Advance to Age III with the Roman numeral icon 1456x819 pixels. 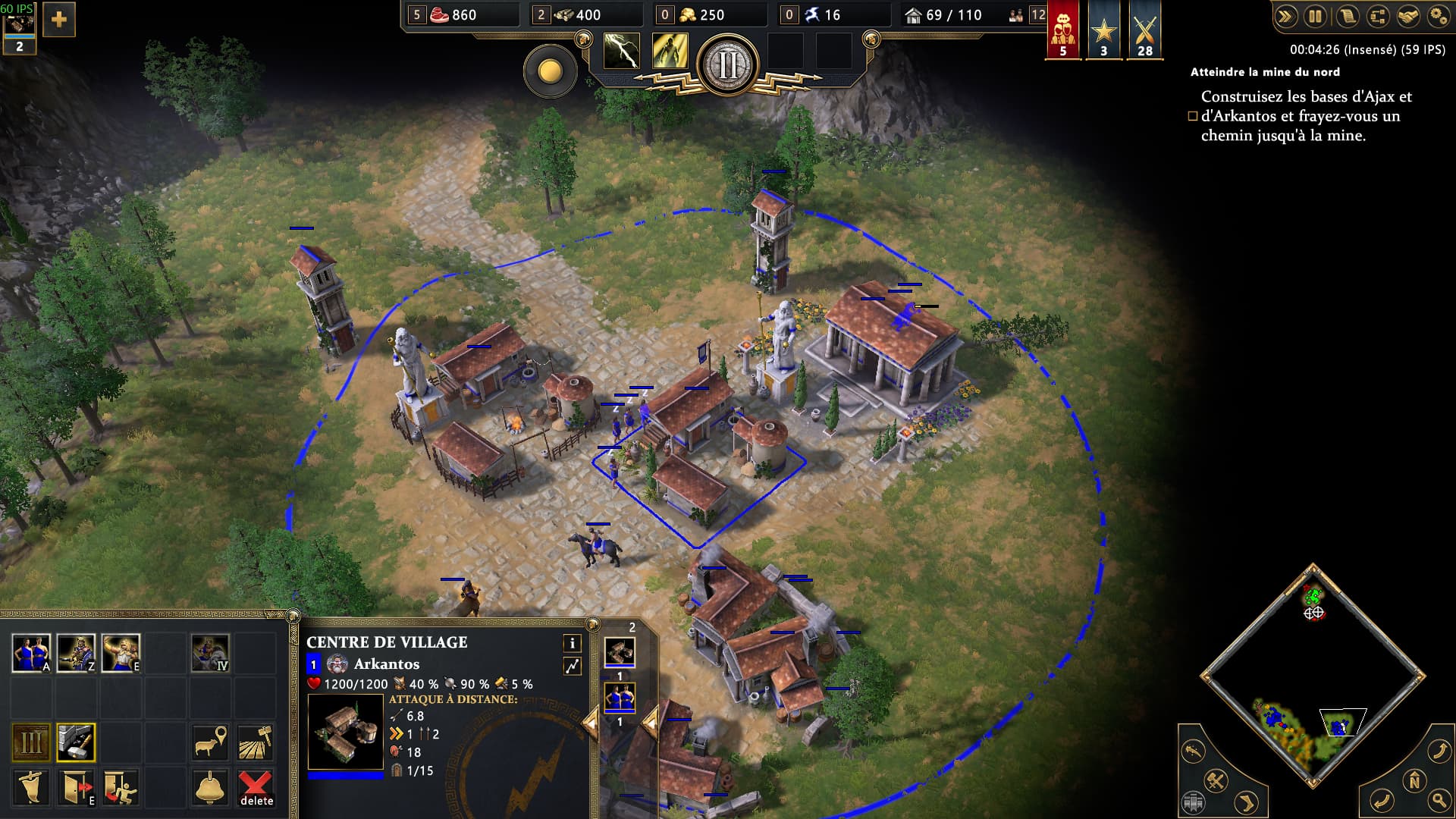31,742
